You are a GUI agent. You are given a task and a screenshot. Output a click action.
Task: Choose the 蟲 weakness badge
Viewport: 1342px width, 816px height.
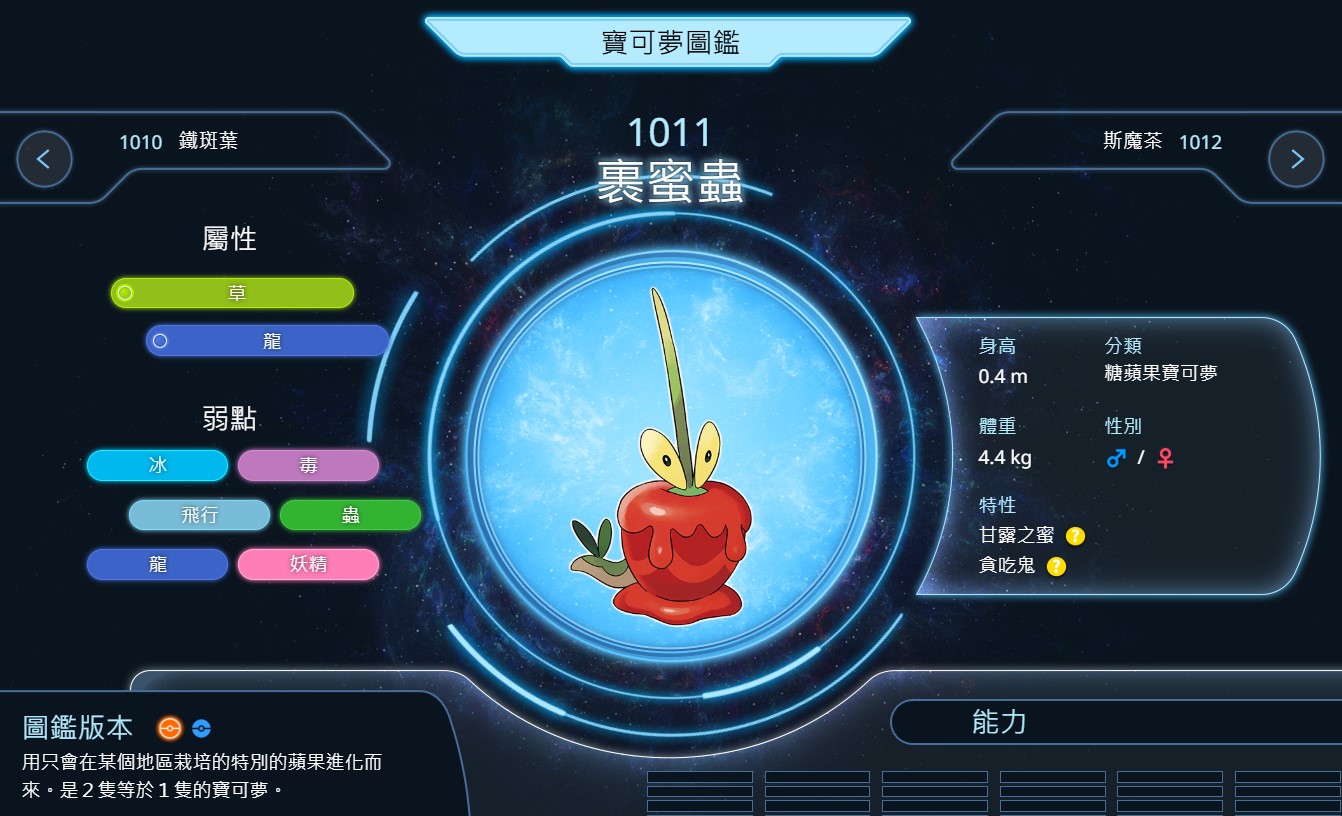tap(350, 515)
